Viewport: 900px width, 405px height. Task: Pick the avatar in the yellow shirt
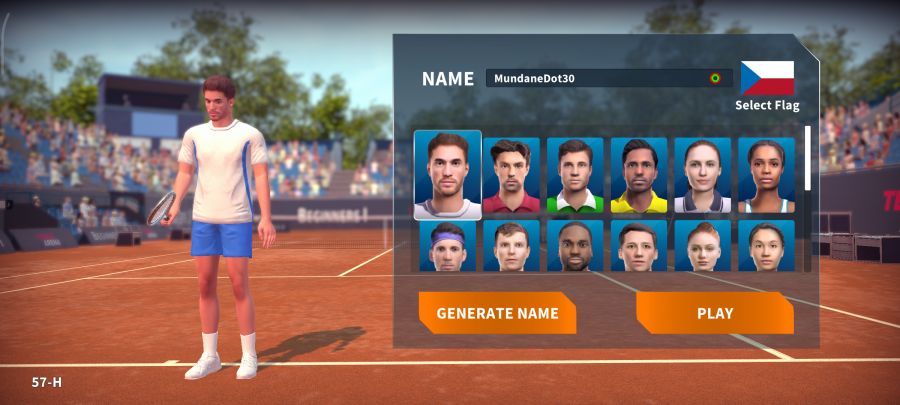639,176
